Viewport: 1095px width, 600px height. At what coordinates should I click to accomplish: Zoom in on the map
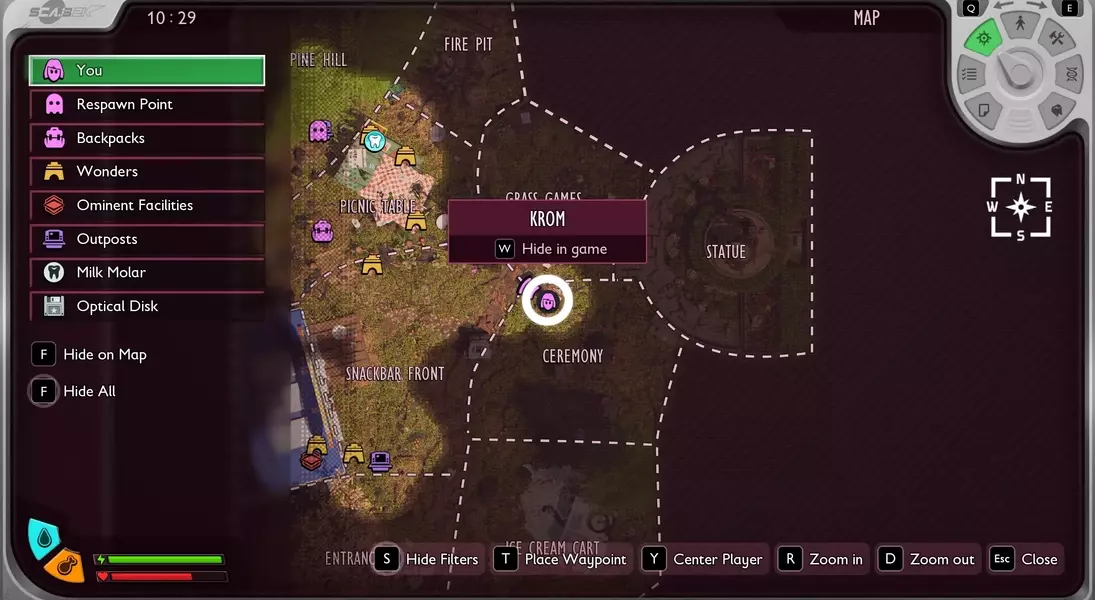point(824,559)
